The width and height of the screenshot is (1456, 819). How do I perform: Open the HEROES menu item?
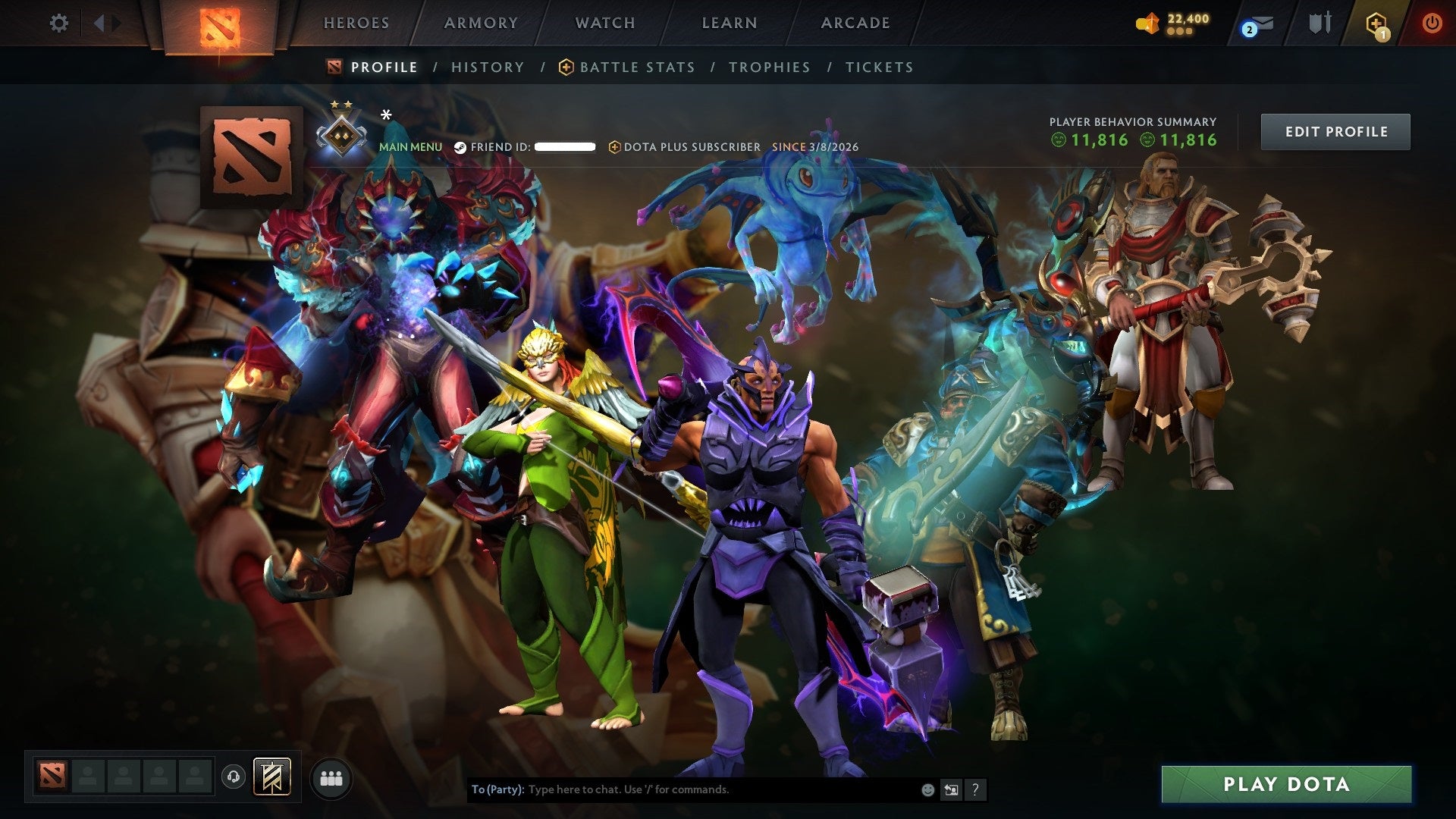[356, 23]
